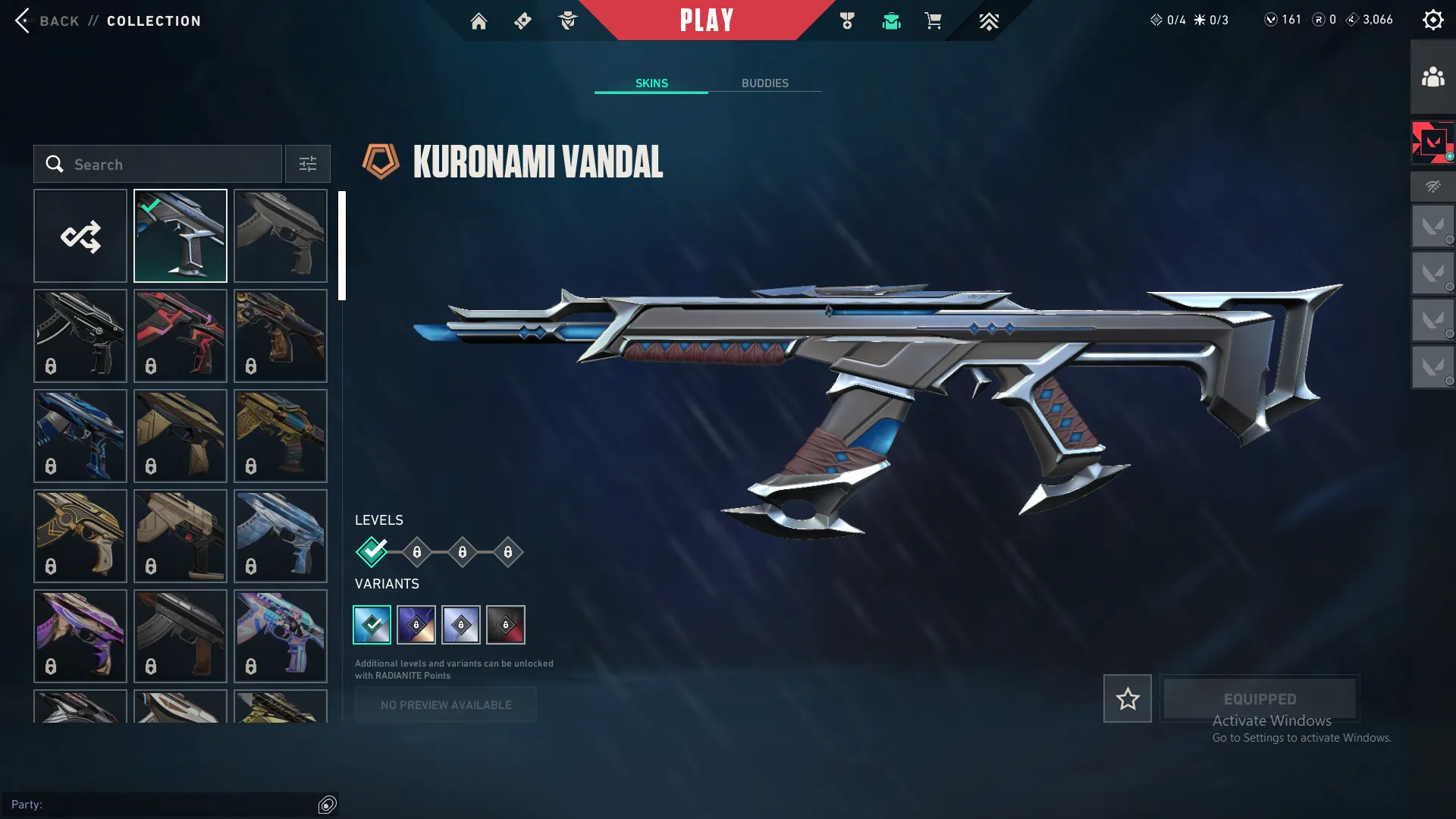Open Premier with the arrows icon
This screenshot has width=1456, height=819.
[x=989, y=20]
